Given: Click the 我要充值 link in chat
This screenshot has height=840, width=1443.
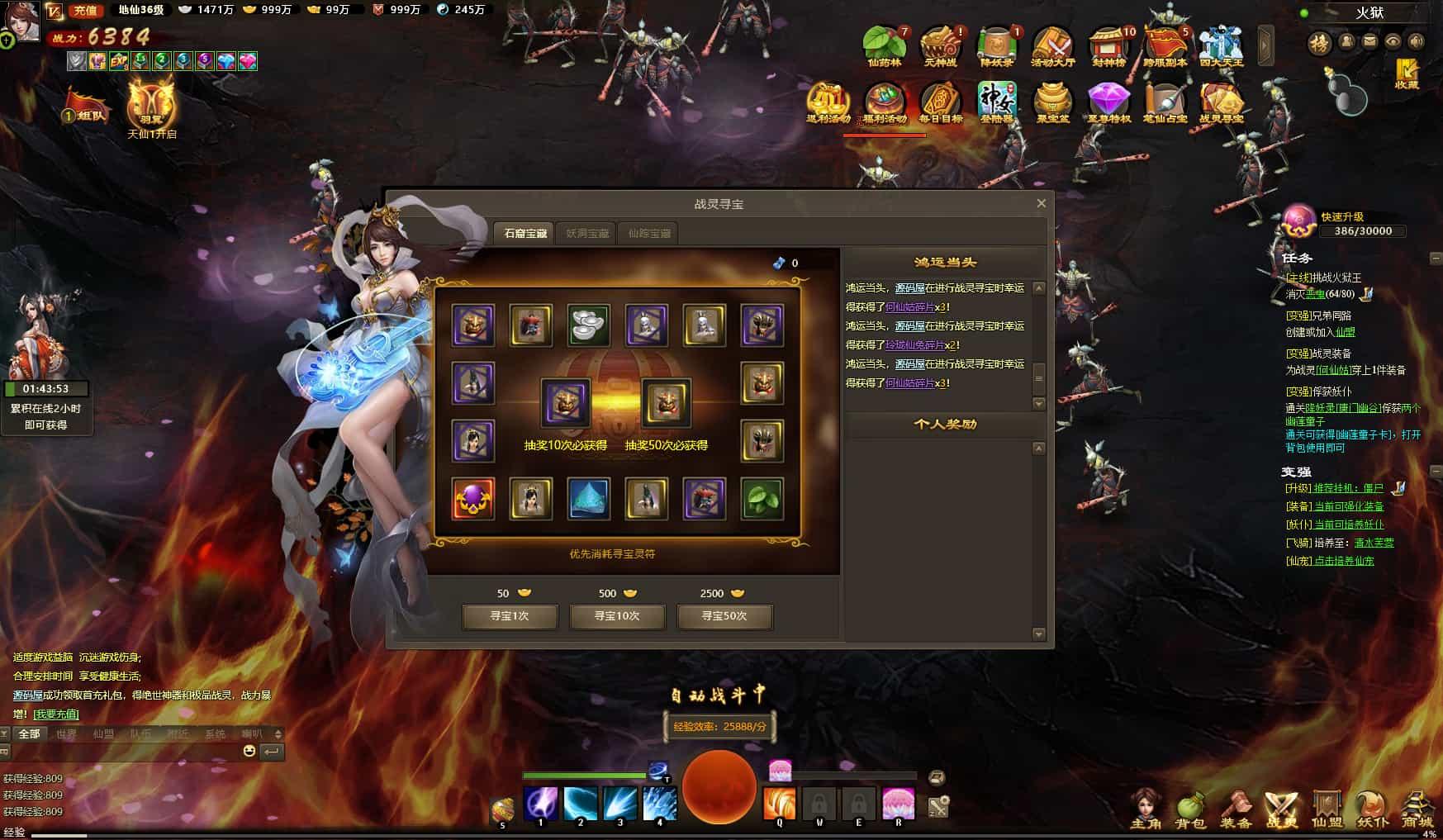Looking at the screenshot, I should (56, 714).
